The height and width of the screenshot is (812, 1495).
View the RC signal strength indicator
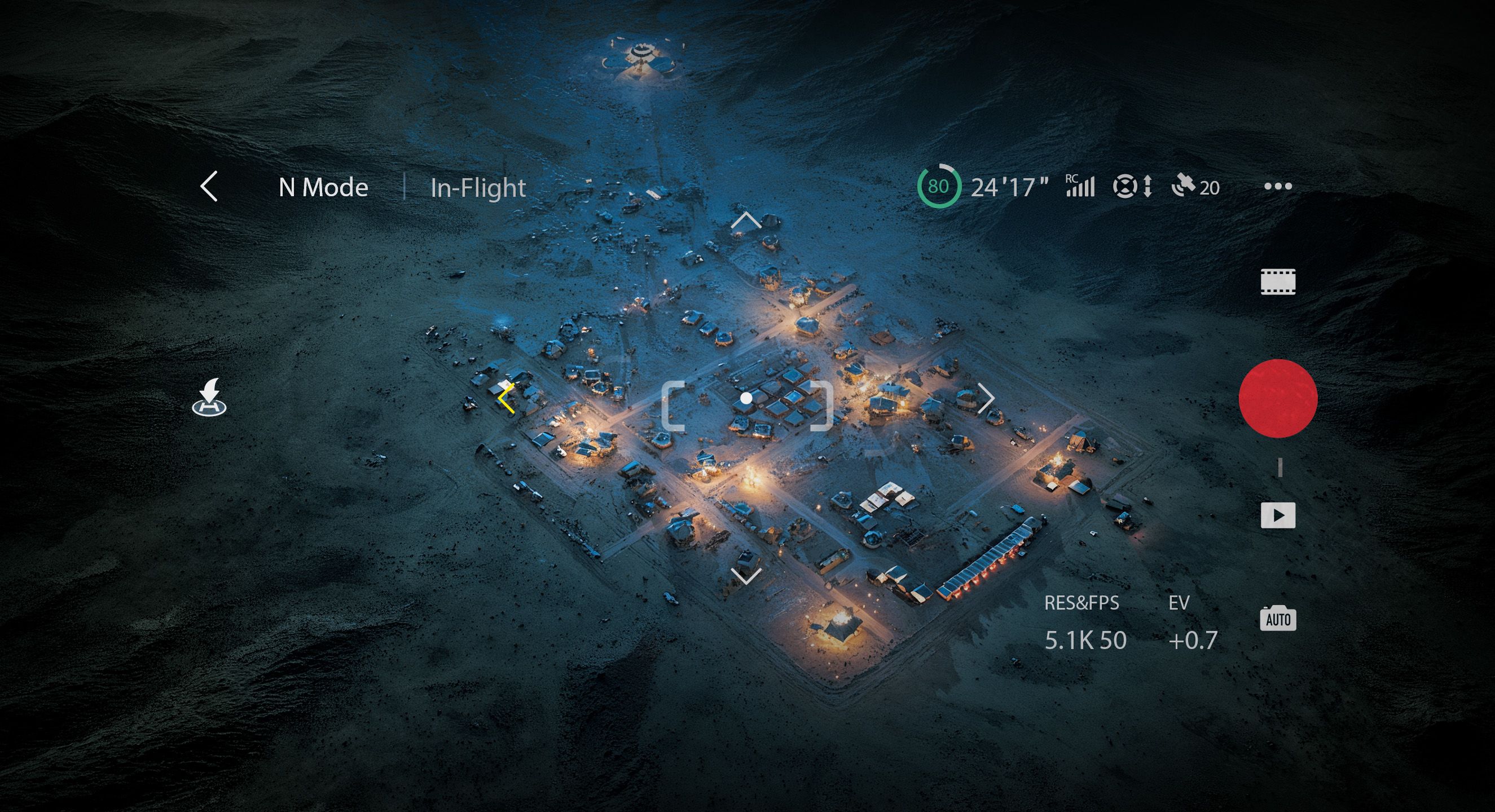click(x=1079, y=186)
